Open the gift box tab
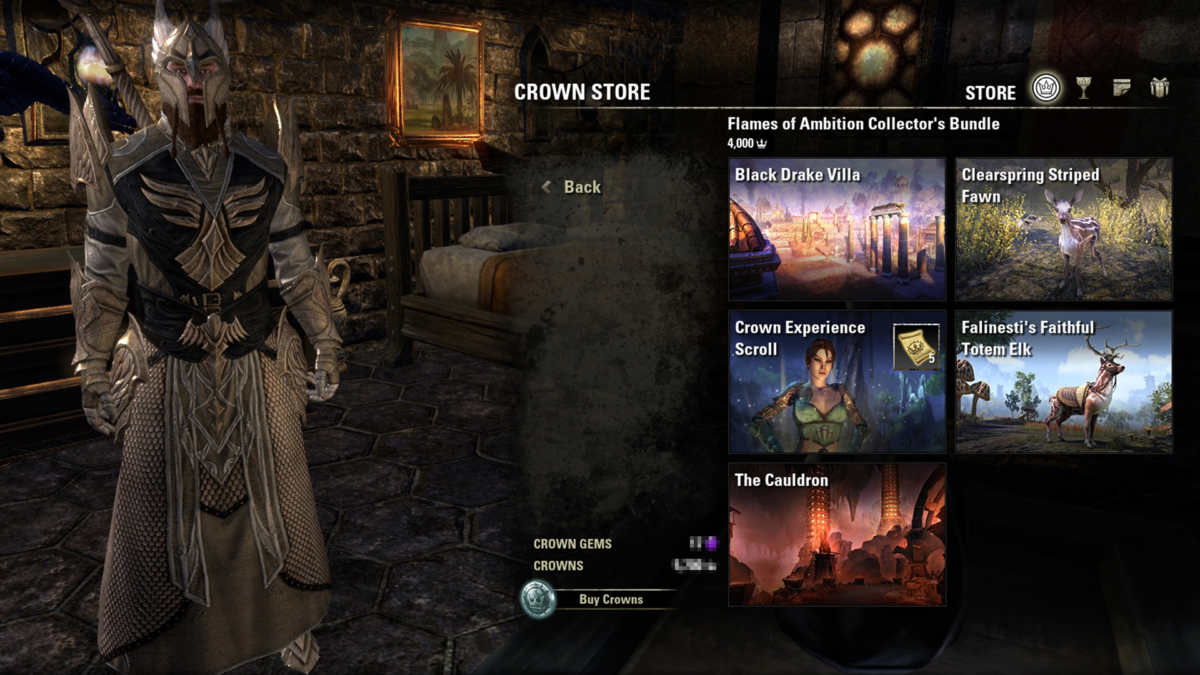This screenshot has height=675, width=1200. tap(1159, 89)
